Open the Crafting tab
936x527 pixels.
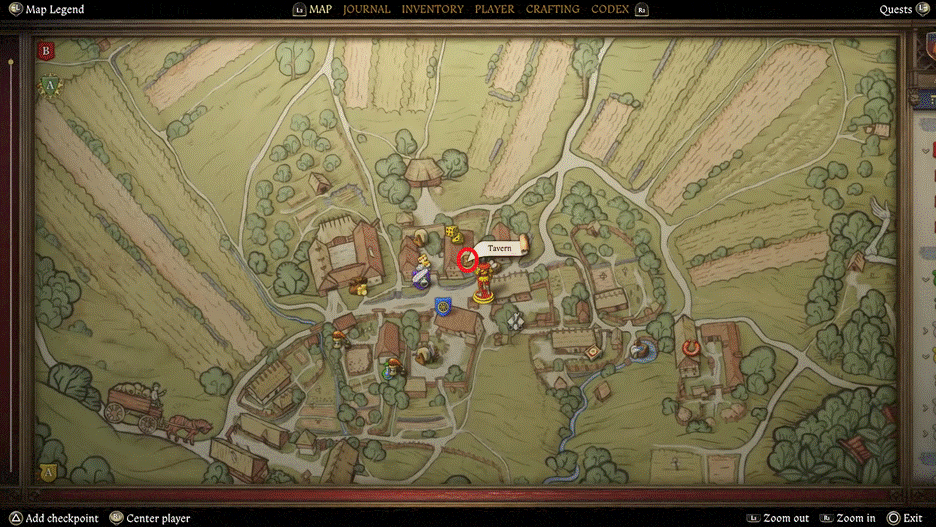click(x=552, y=9)
